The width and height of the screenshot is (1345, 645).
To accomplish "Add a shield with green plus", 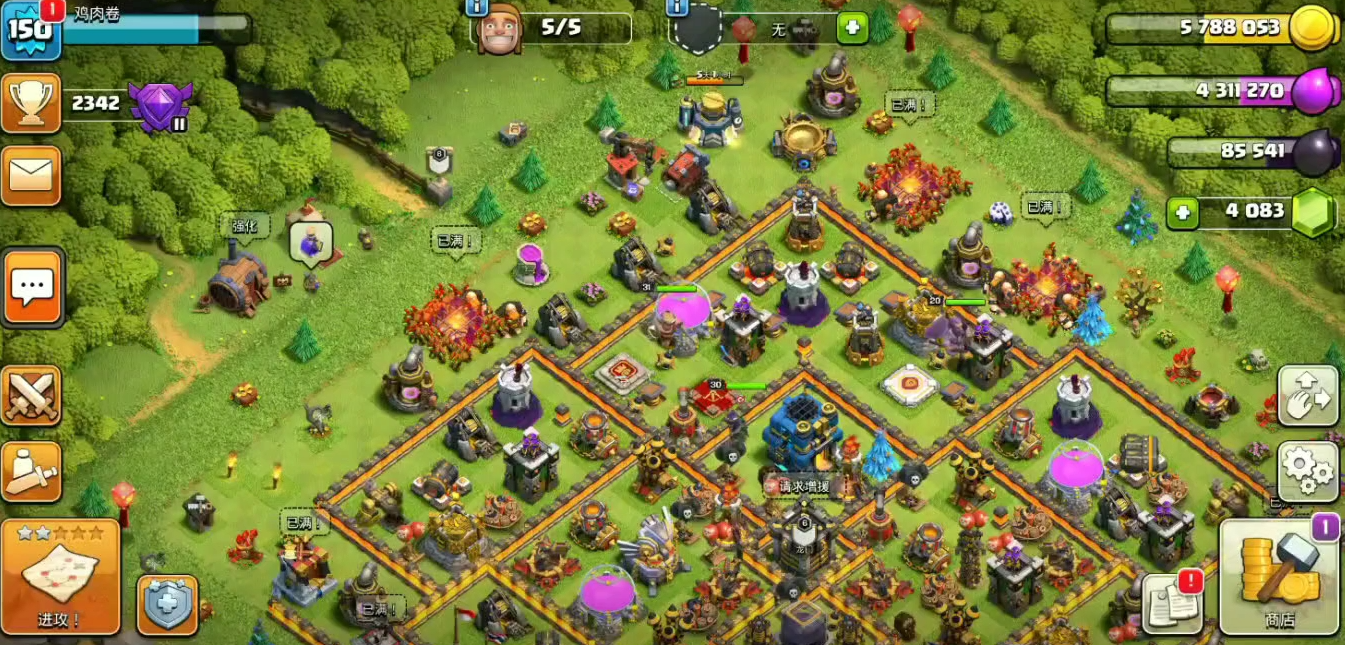I will click(x=852, y=28).
